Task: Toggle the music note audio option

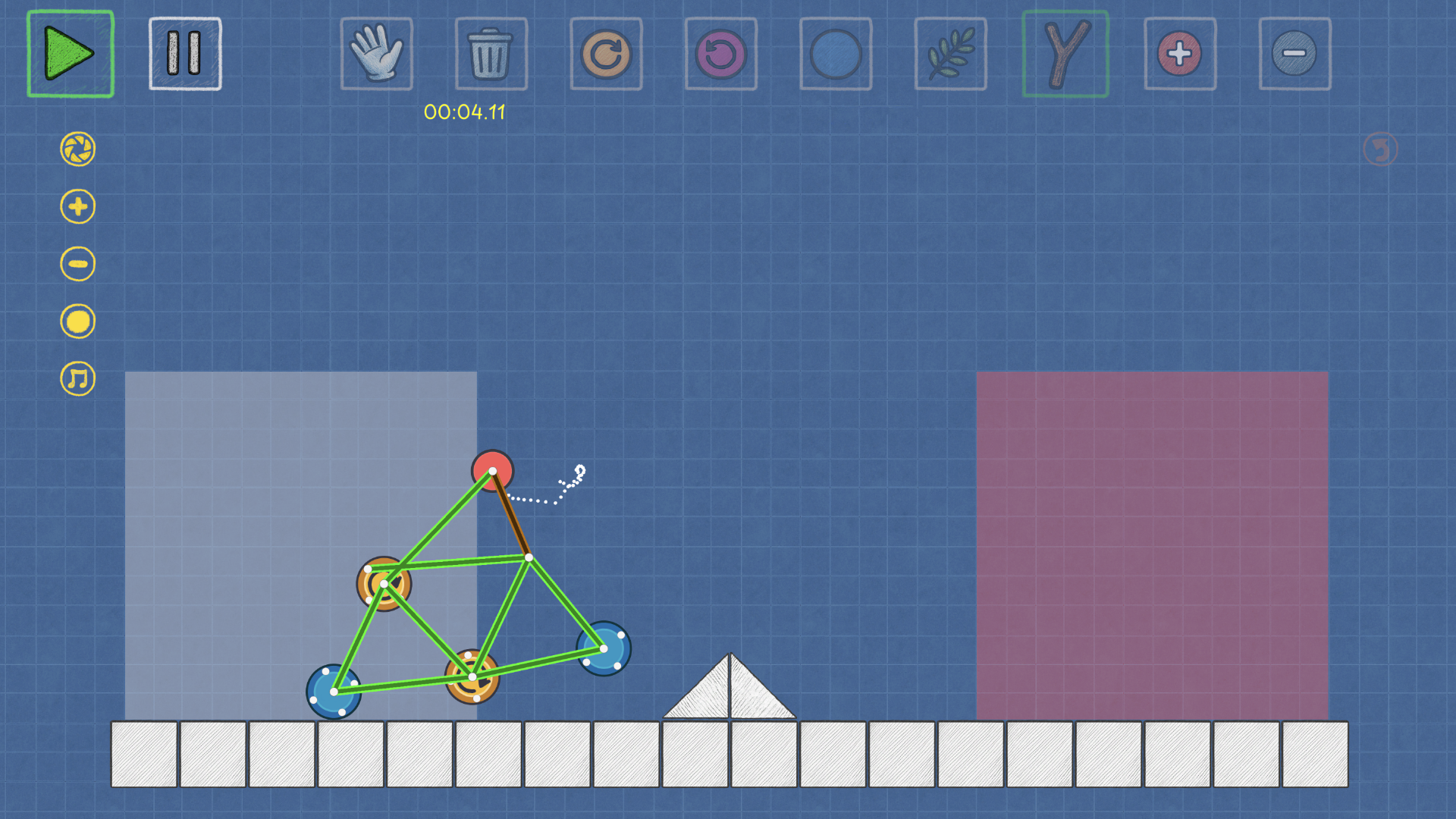Action: tap(77, 378)
